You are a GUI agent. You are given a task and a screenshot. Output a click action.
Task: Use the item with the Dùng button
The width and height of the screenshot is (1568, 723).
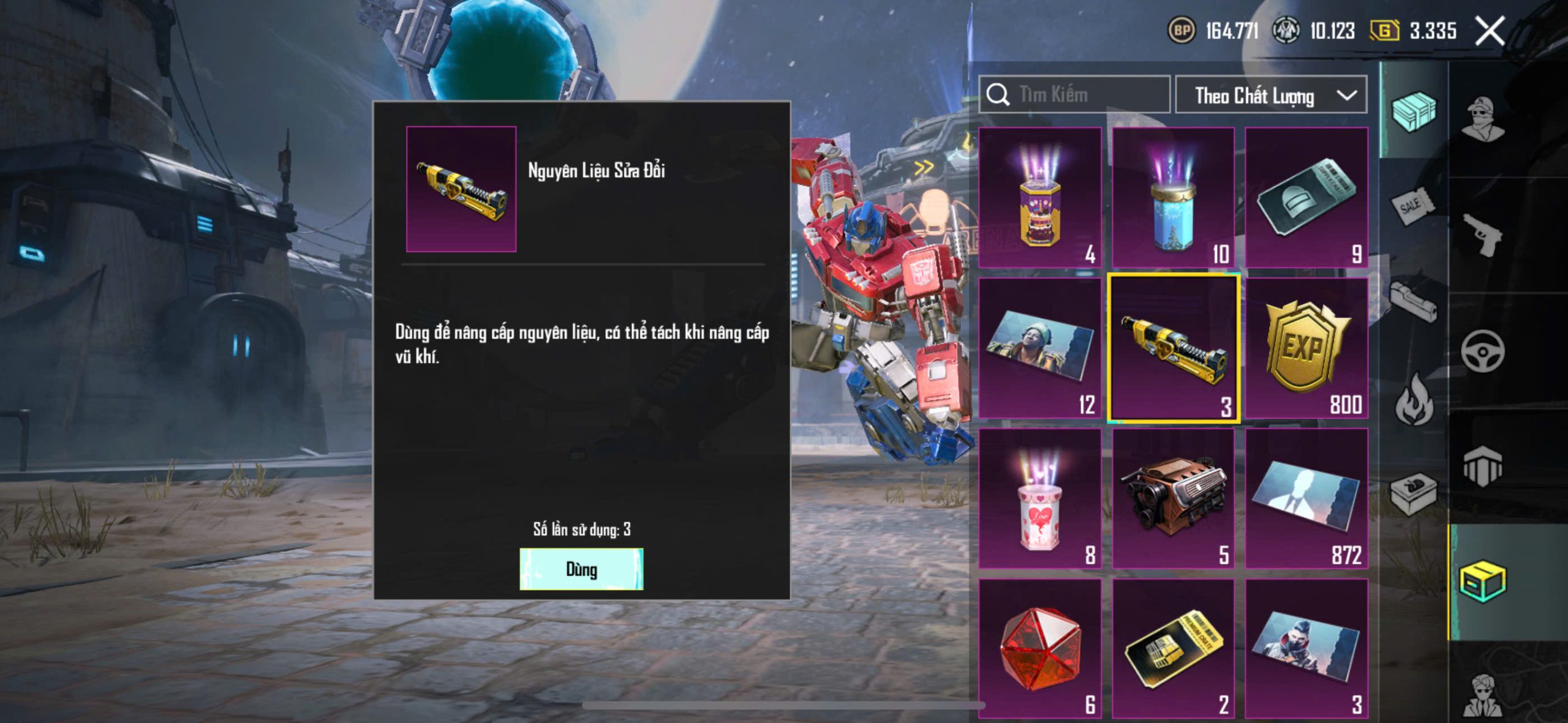[x=581, y=569]
